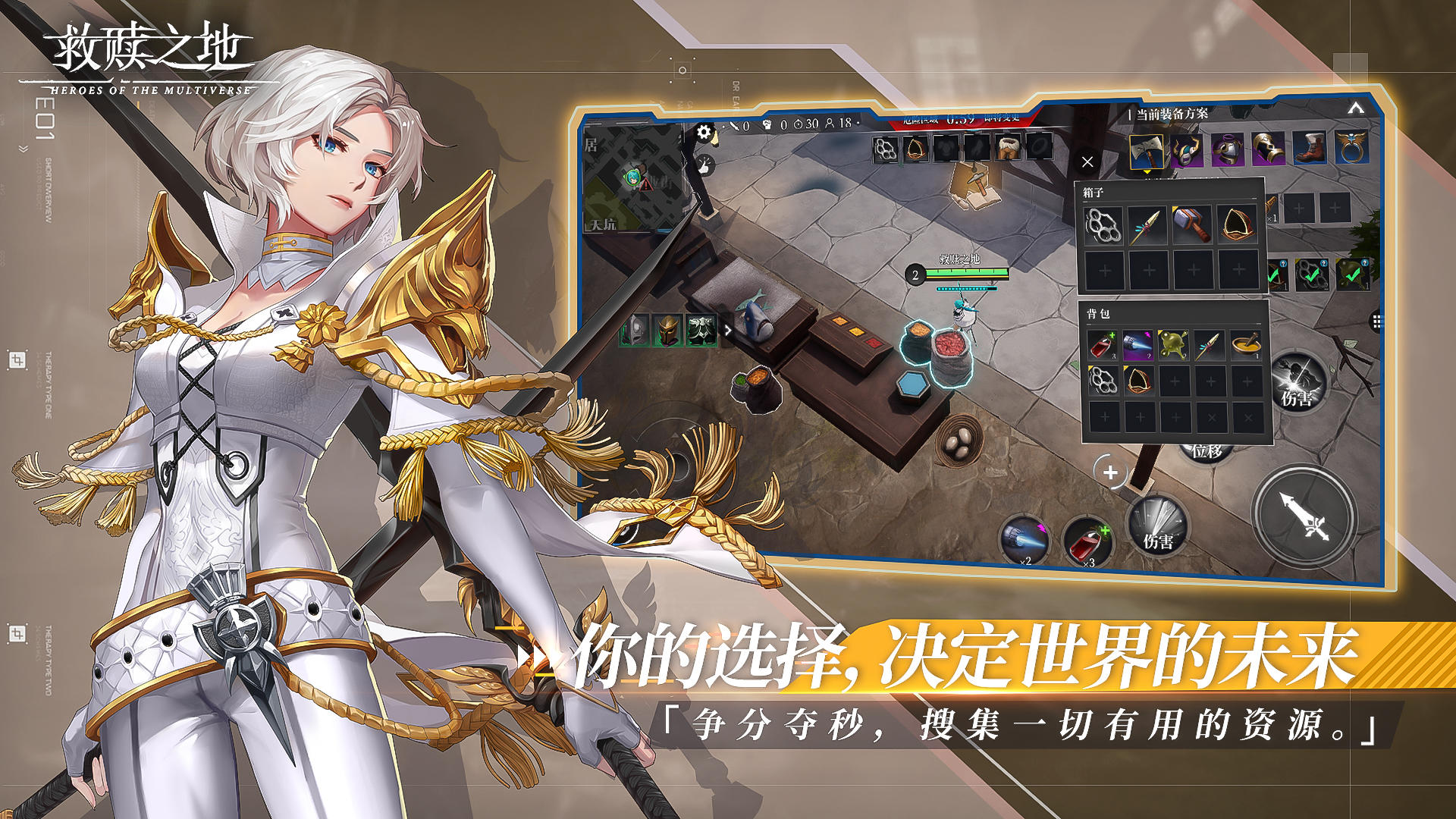Toggle the green check on the knuckles item
Screen dimensions: 1456x819
coord(1313,275)
